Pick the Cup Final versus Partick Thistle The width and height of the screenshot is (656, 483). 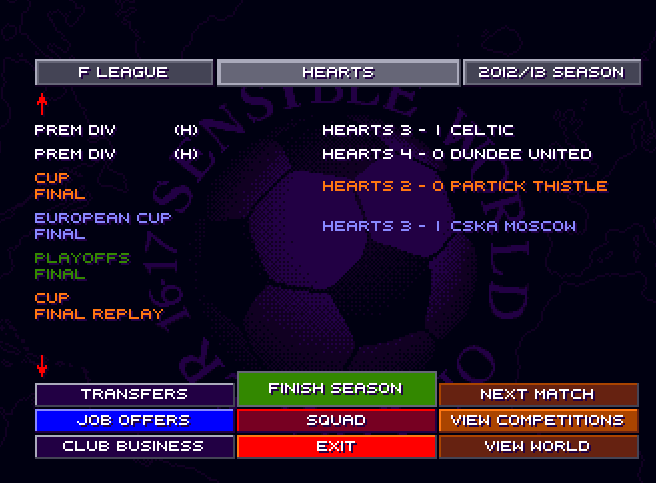coord(464,186)
